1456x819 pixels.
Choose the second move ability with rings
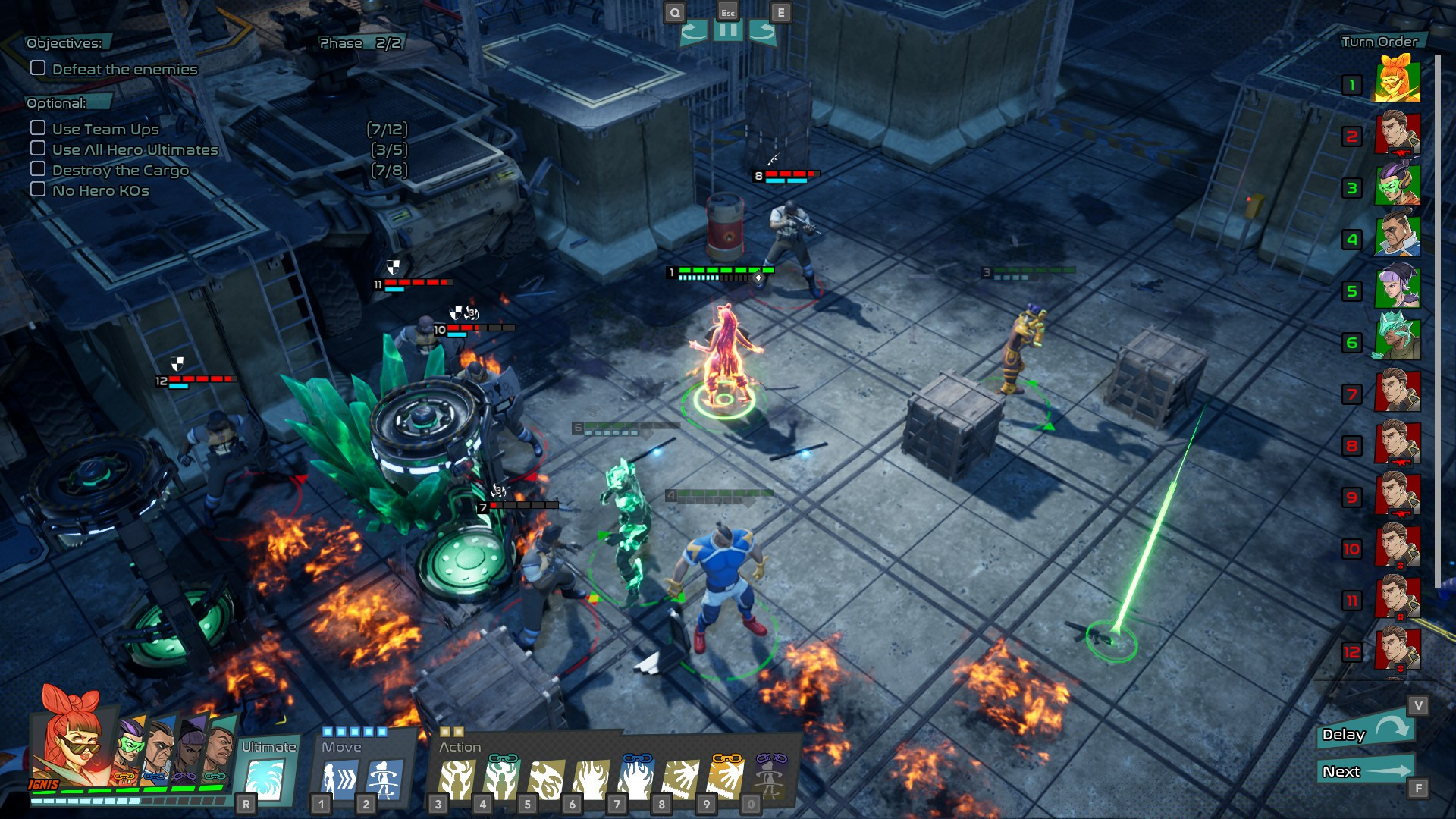click(384, 779)
